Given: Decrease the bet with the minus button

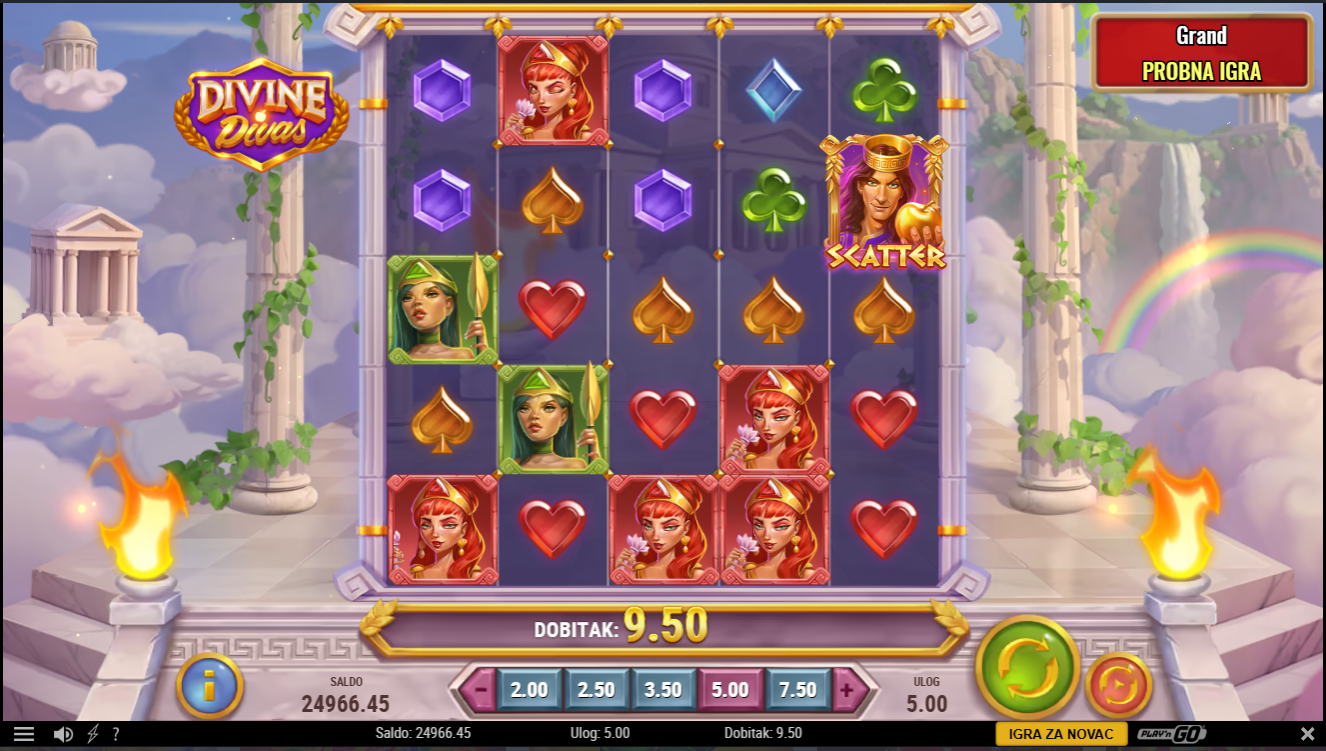Looking at the screenshot, I should tap(481, 690).
